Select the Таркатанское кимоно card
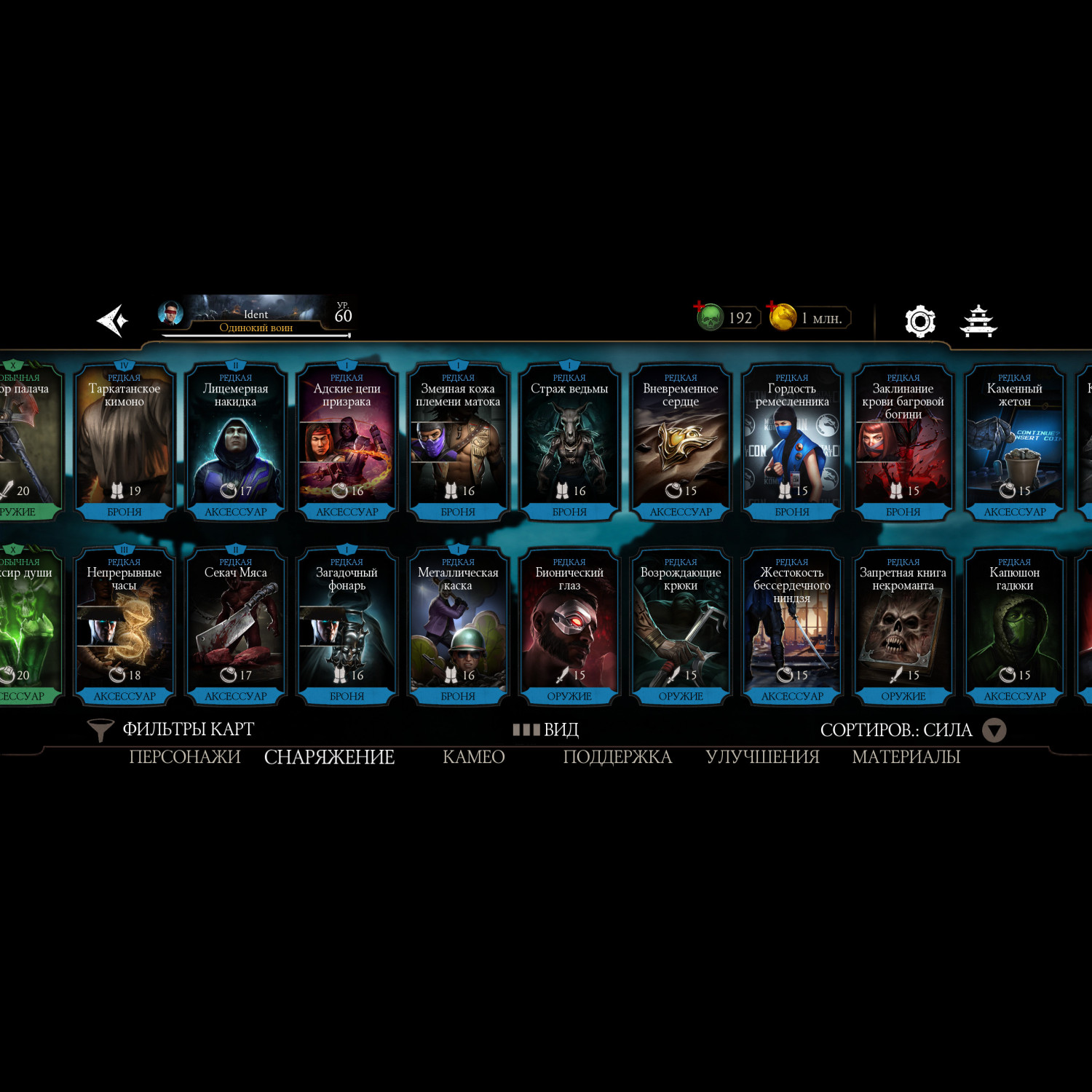The image size is (1092, 1092). (124, 442)
